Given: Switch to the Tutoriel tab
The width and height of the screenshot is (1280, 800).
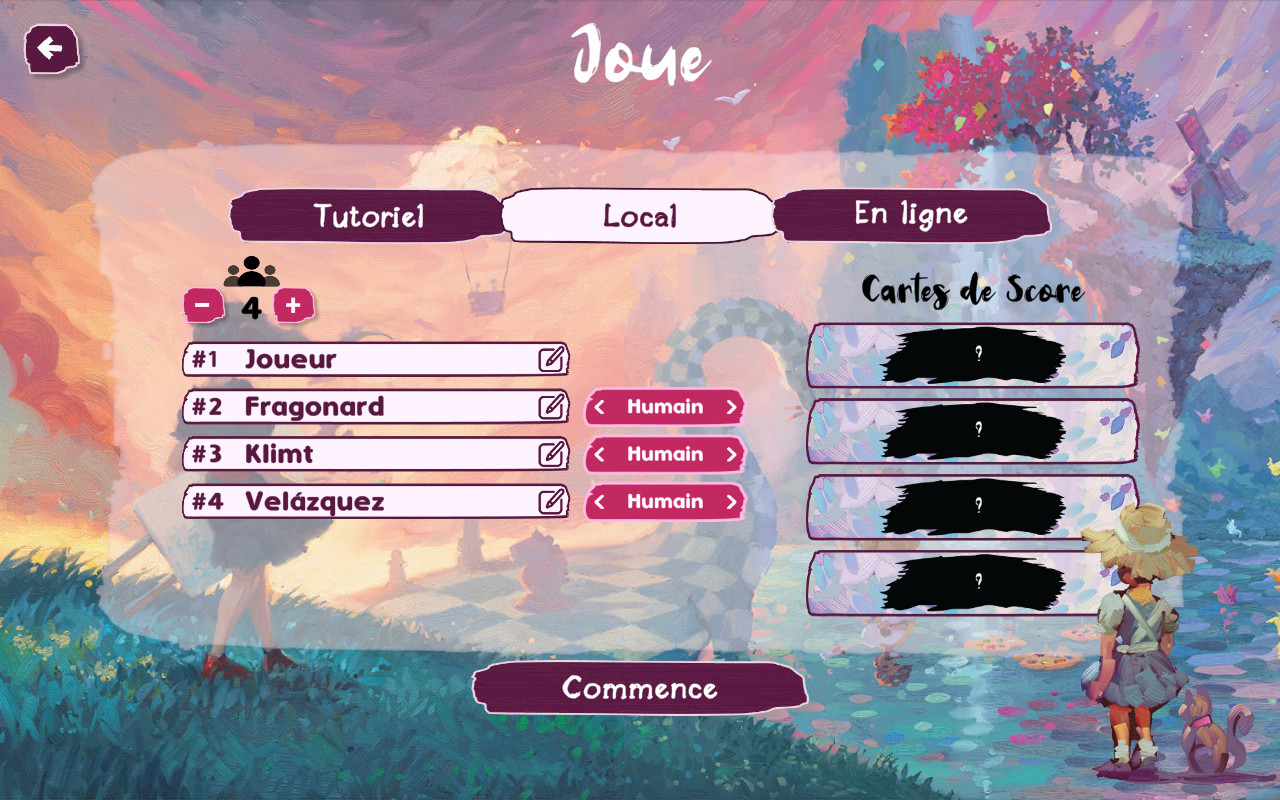Looking at the screenshot, I should 368,216.
